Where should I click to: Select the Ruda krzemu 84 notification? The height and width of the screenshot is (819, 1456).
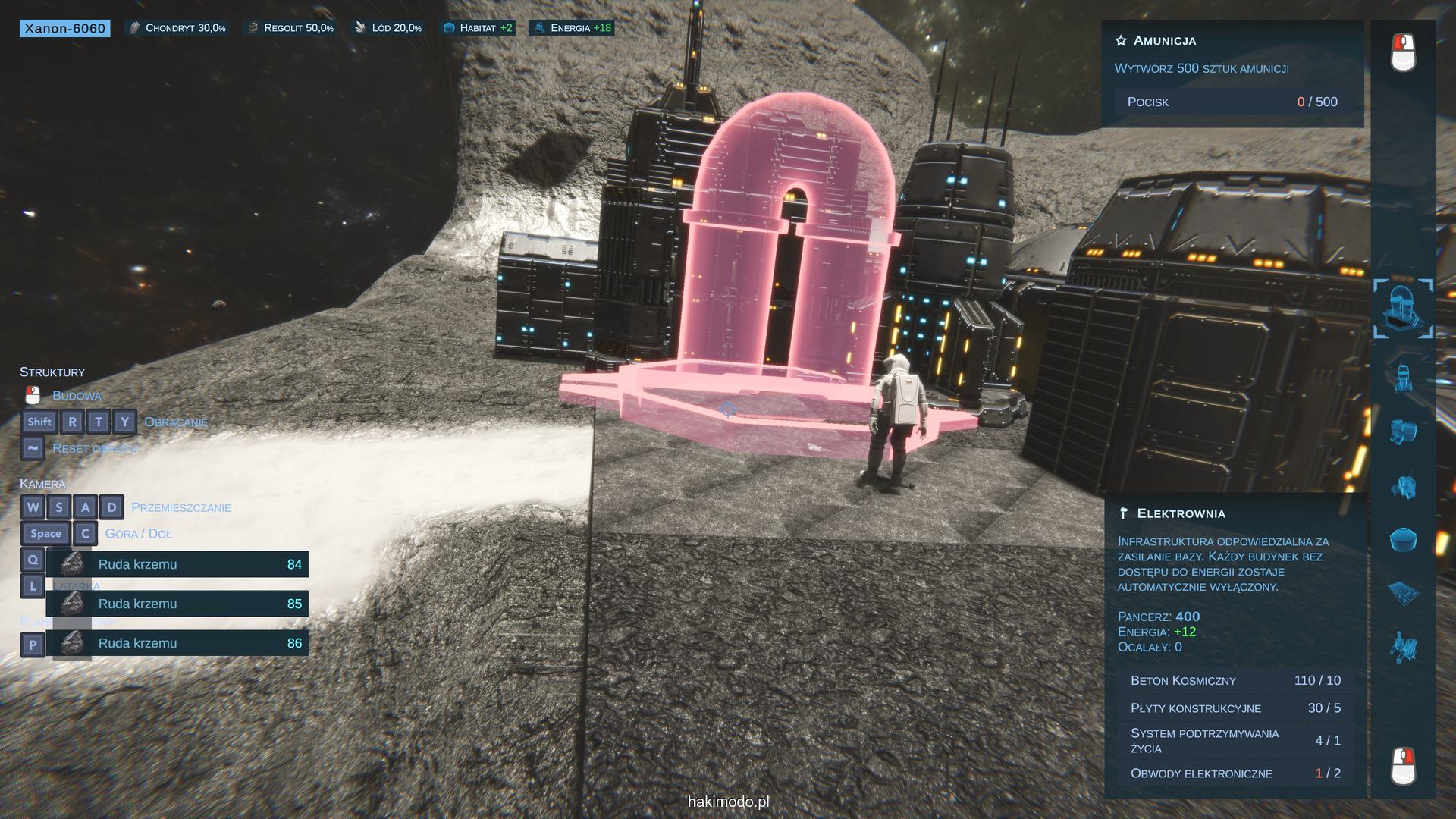coord(177,564)
